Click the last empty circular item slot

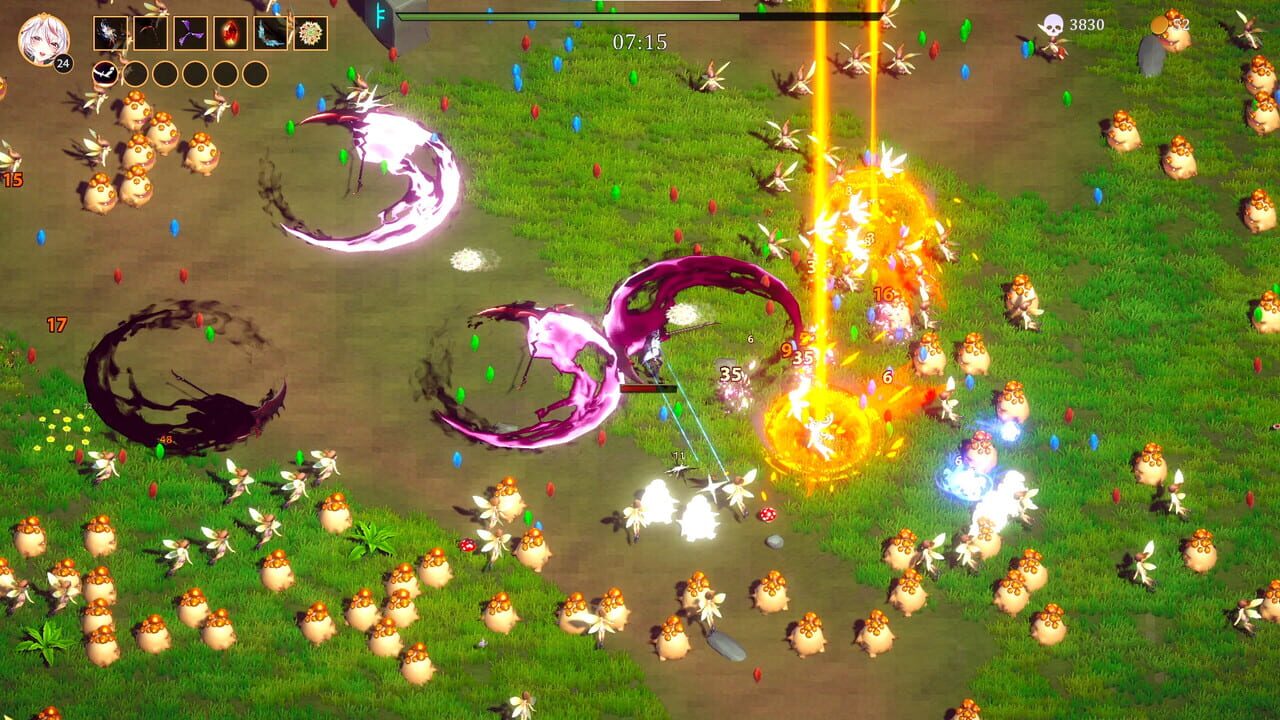(254, 71)
